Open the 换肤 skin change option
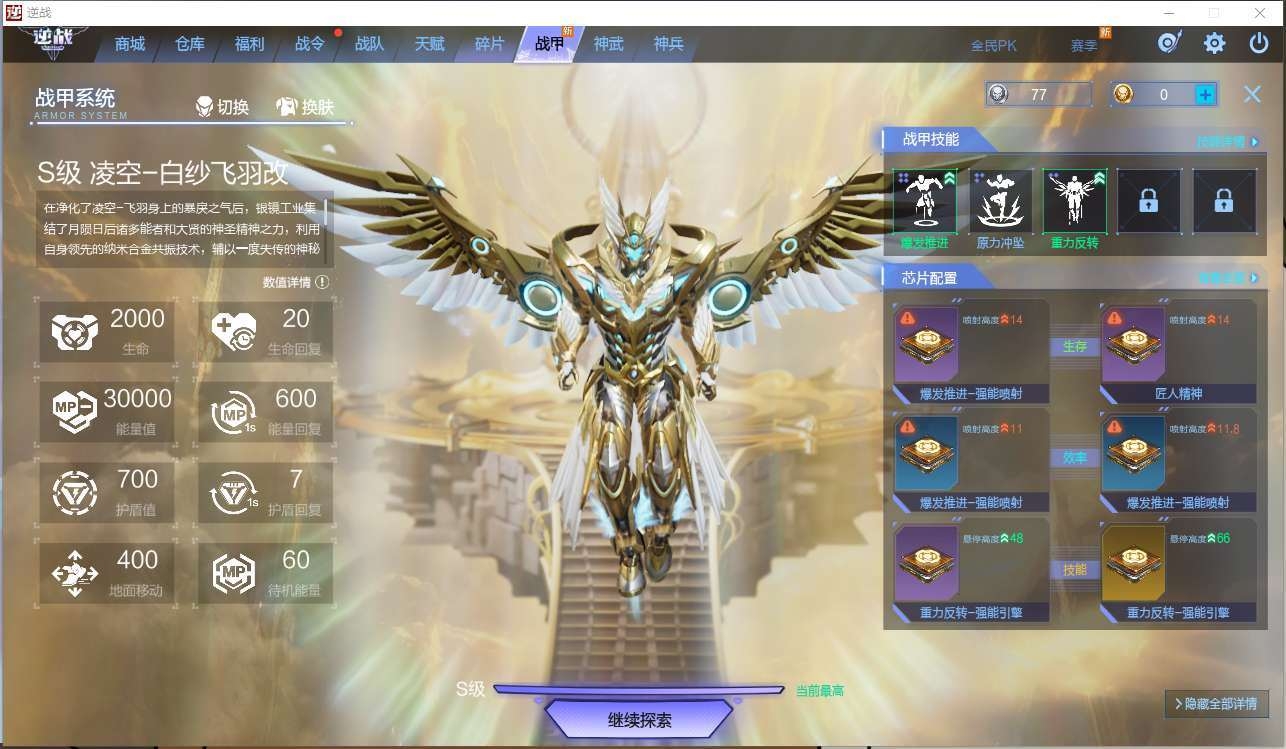The width and height of the screenshot is (1286, 749). [306, 107]
